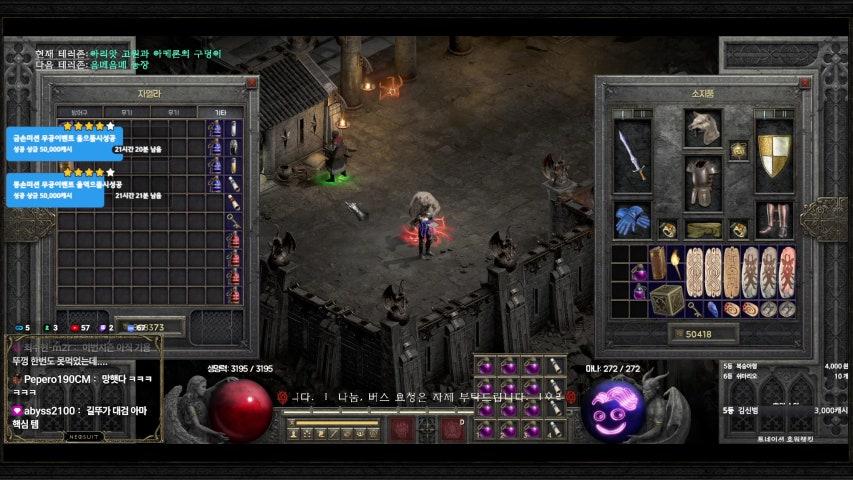Viewport: 853px width, 480px height.
Task: Buy the key from vendor stock
Action: (x=232, y=219)
